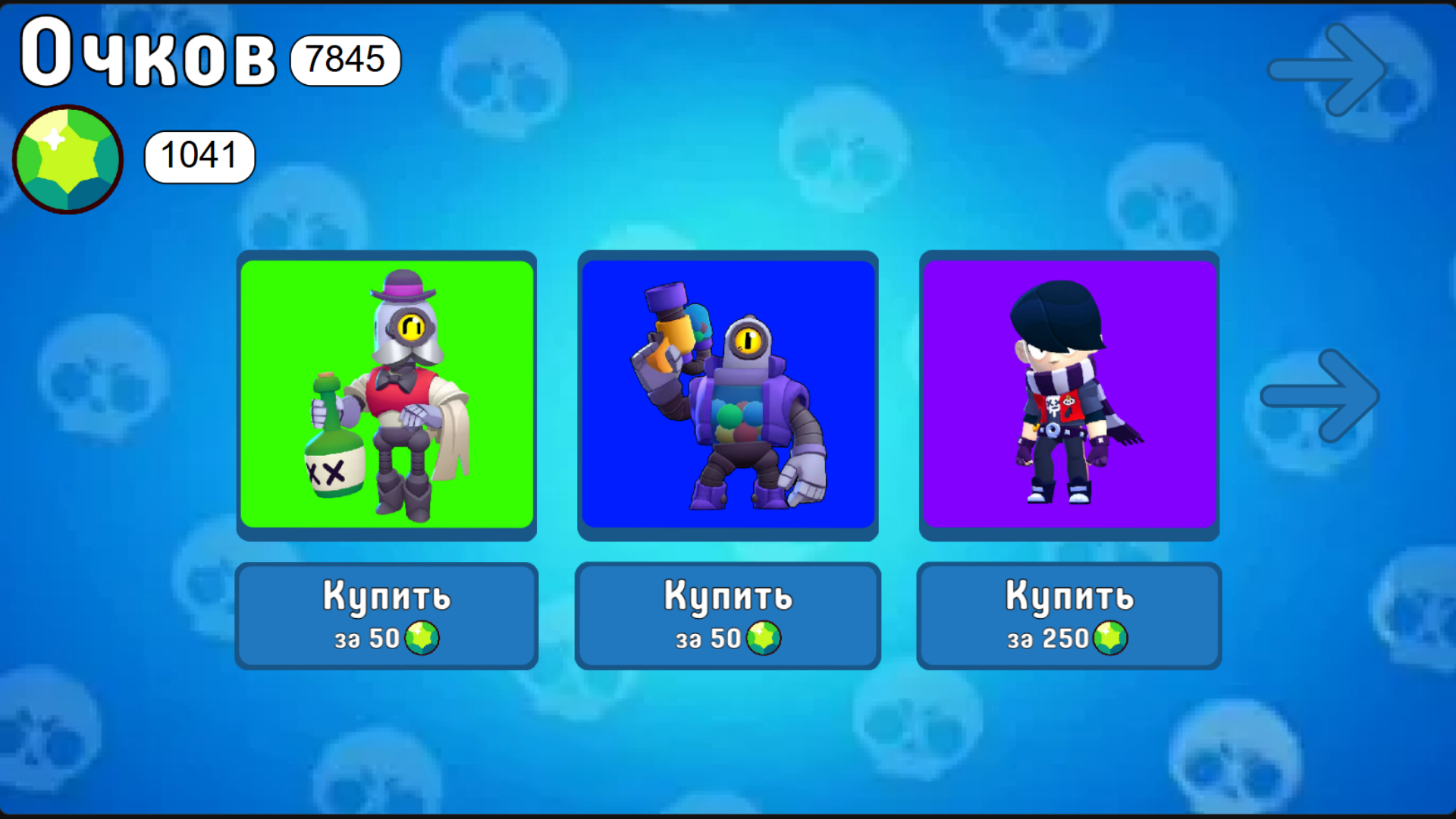Click the 1041 gem count display
Screen dimensions: 1456x819
(x=199, y=157)
